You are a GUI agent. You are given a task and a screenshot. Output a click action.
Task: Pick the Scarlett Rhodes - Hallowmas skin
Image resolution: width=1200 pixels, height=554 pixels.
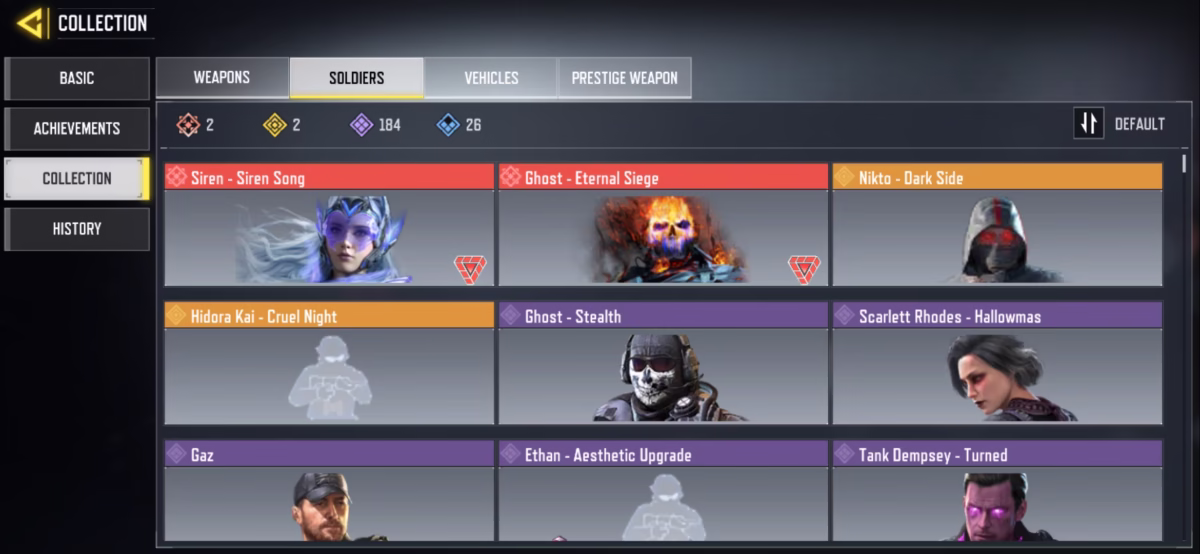click(x=997, y=365)
